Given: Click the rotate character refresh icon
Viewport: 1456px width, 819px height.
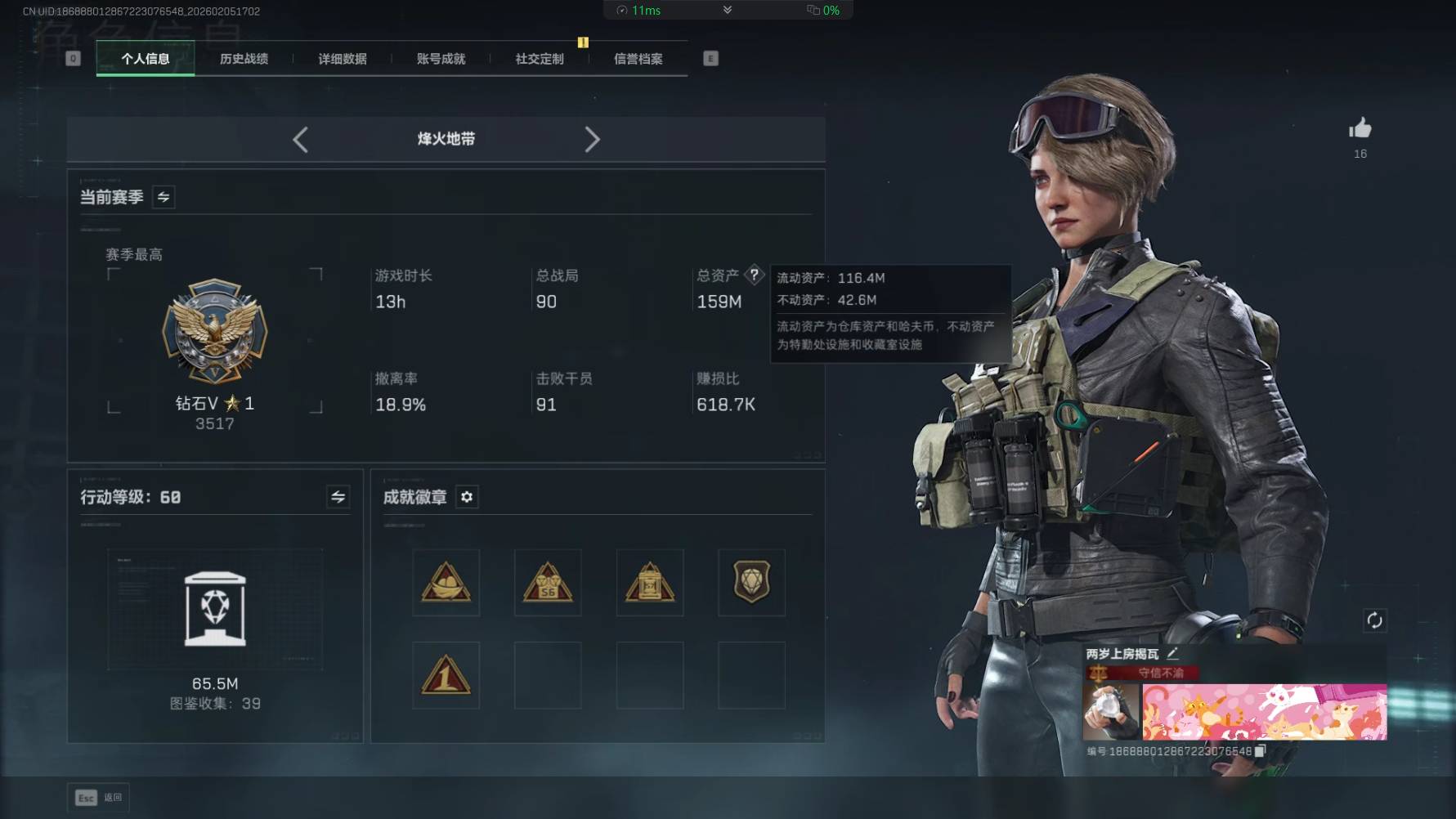Looking at the screenshot, I should click(x=1374, y=620).
